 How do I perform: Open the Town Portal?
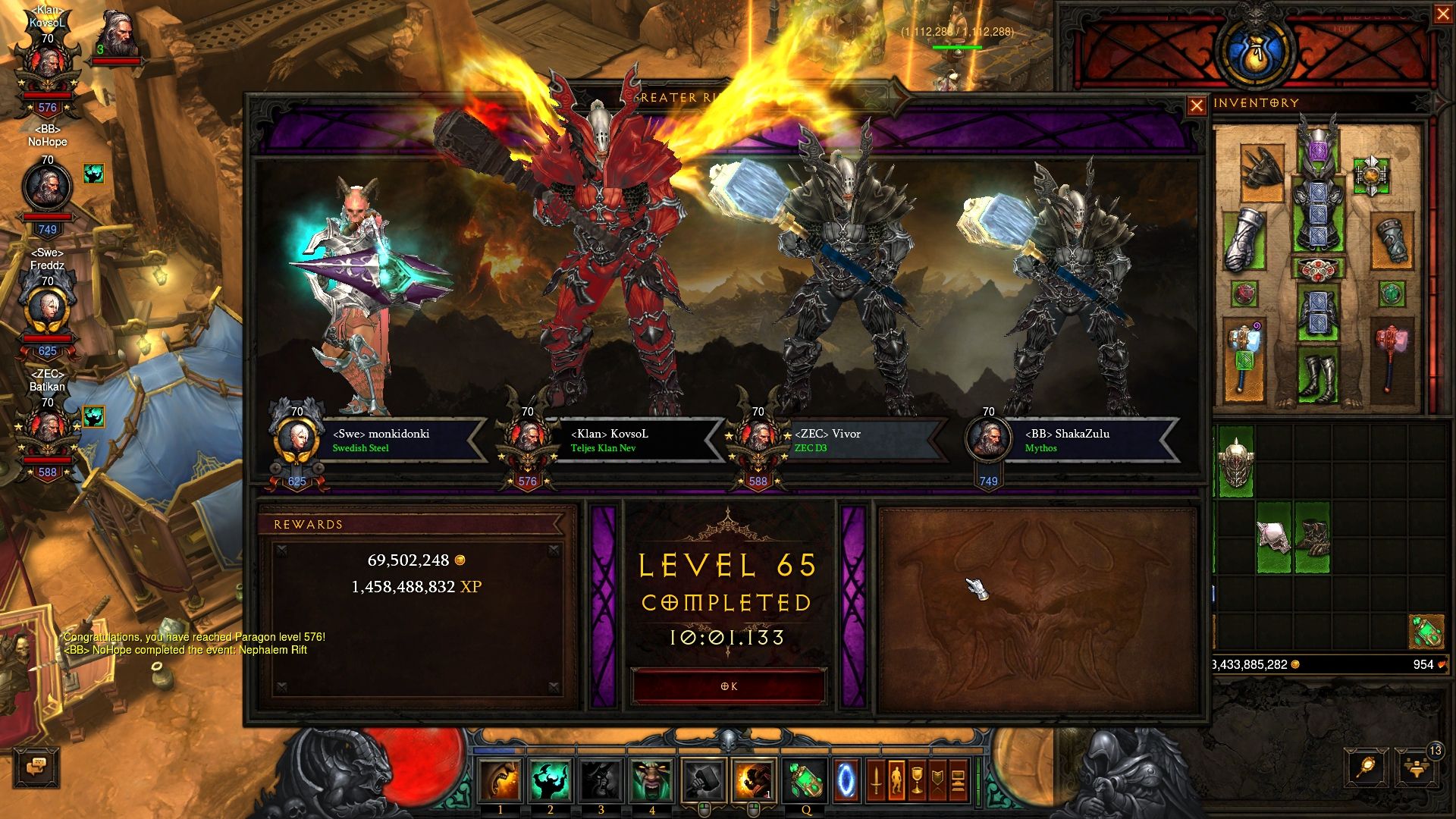click(x=846, y=781)
